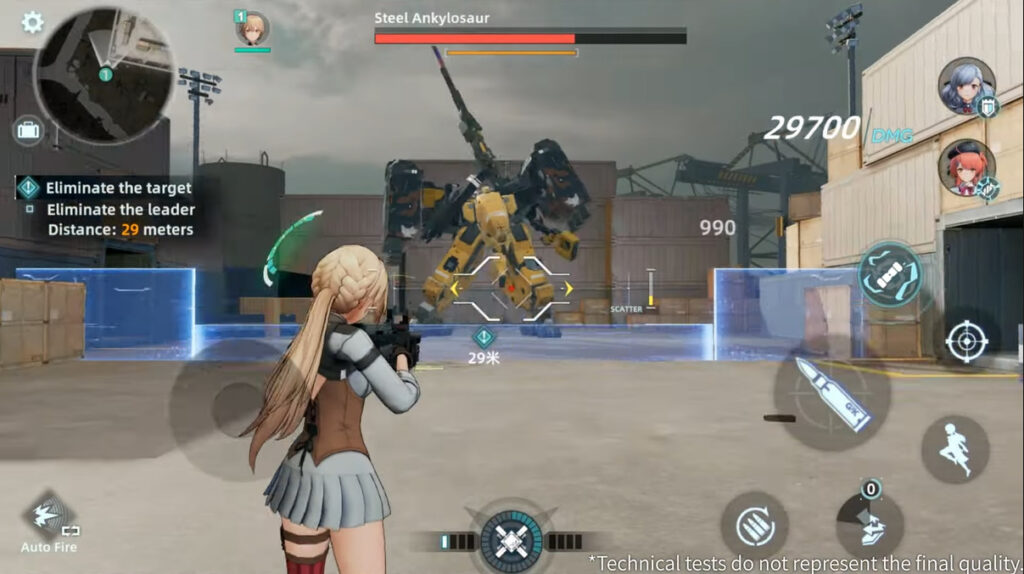
Task: Select the blonde character portrait
Action: point(252,29)
